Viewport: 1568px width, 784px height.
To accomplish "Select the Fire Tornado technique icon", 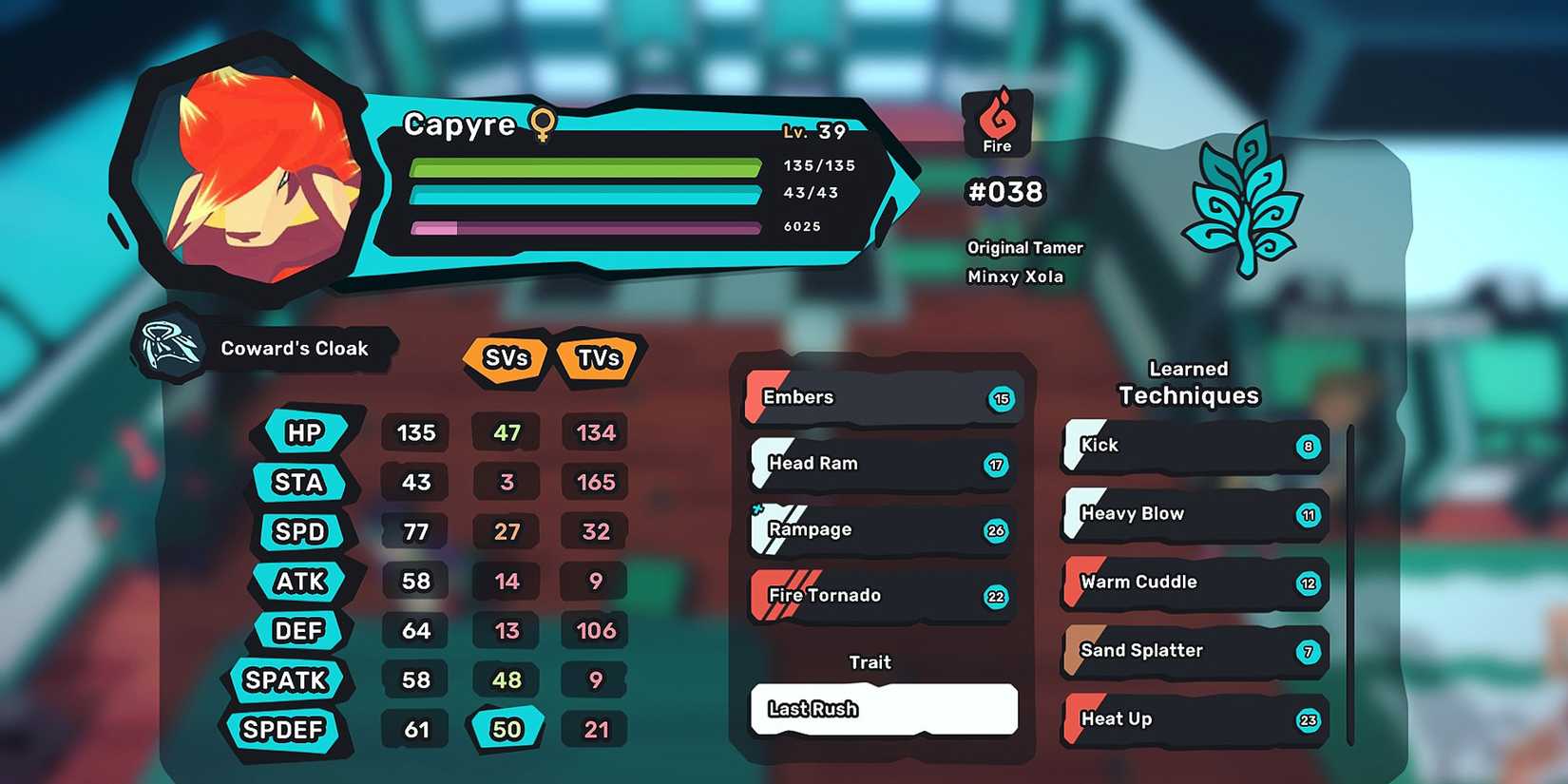I will tap(760, 596).
